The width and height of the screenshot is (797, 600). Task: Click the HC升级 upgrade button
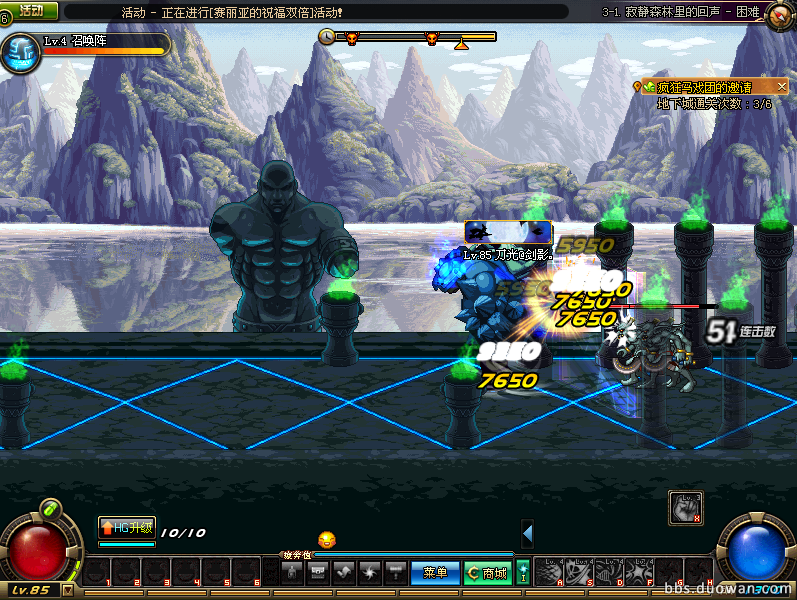click(126, 527)
